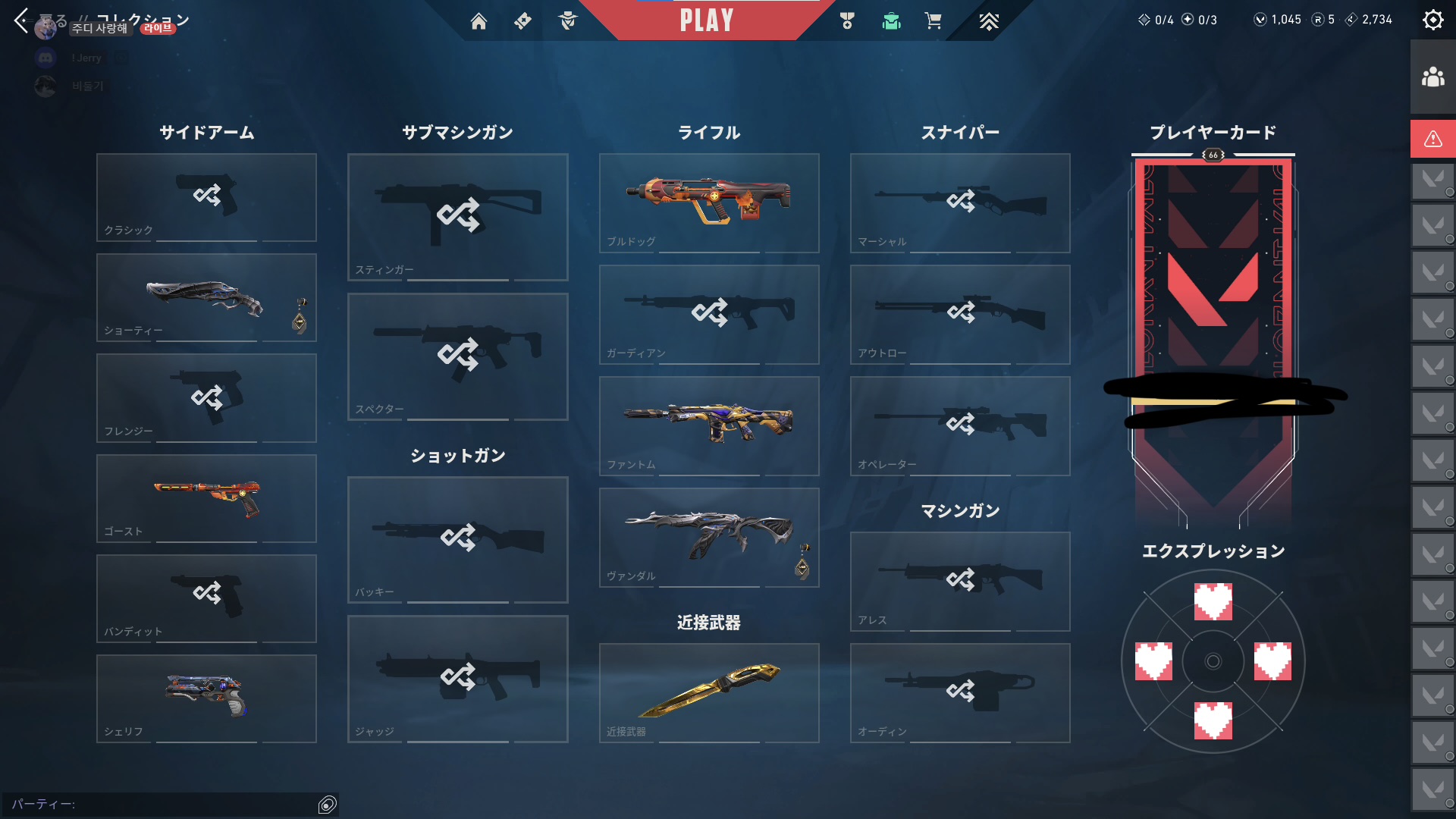Viewport: 1456px width, 819px height.
Task: Open the Stinger (スティンガー) slot
Action: (457, 217)
